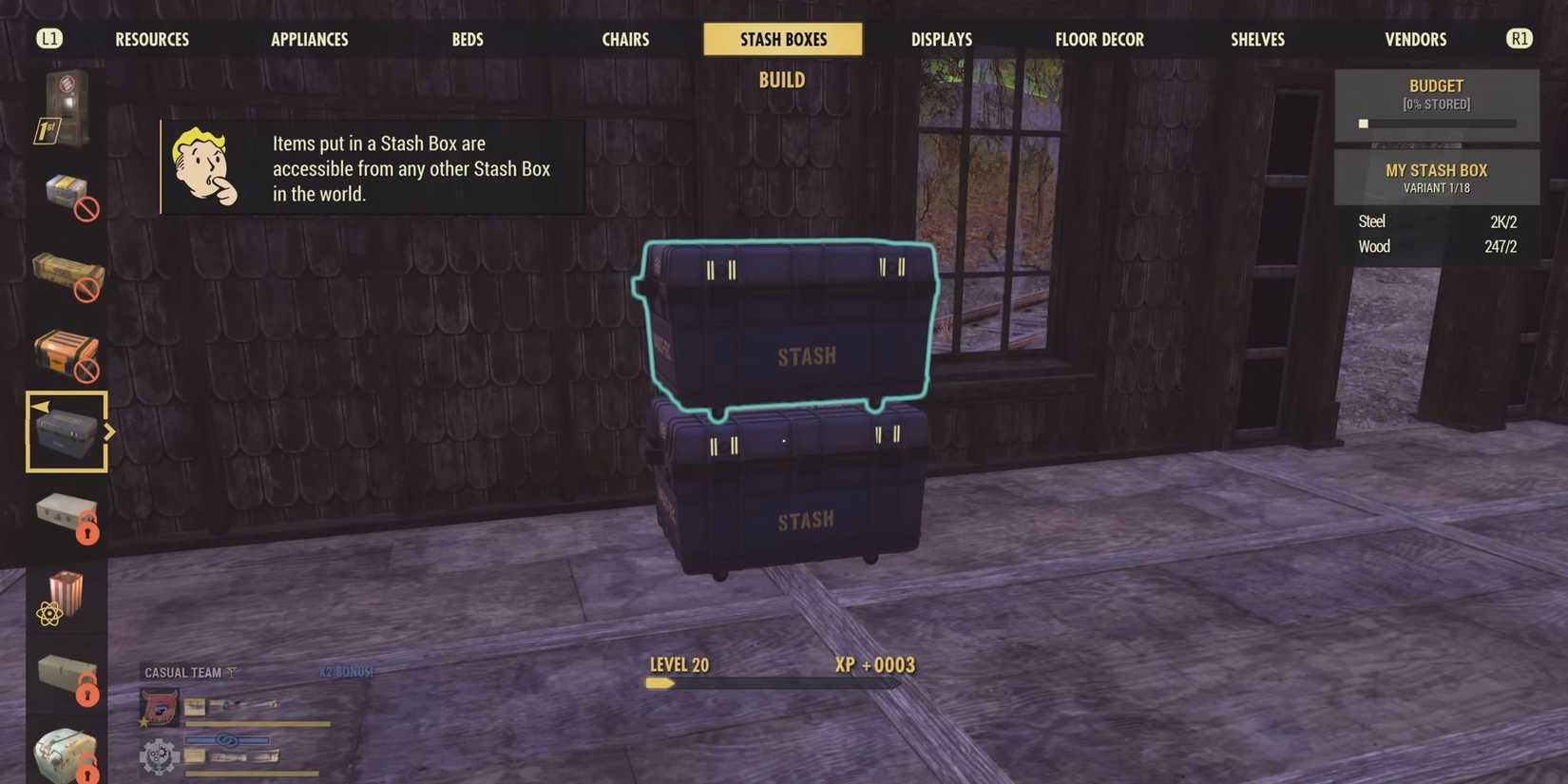Switch to the DISPLAYS tab
Screen dimensions: 1568x784
pos(941,39)
